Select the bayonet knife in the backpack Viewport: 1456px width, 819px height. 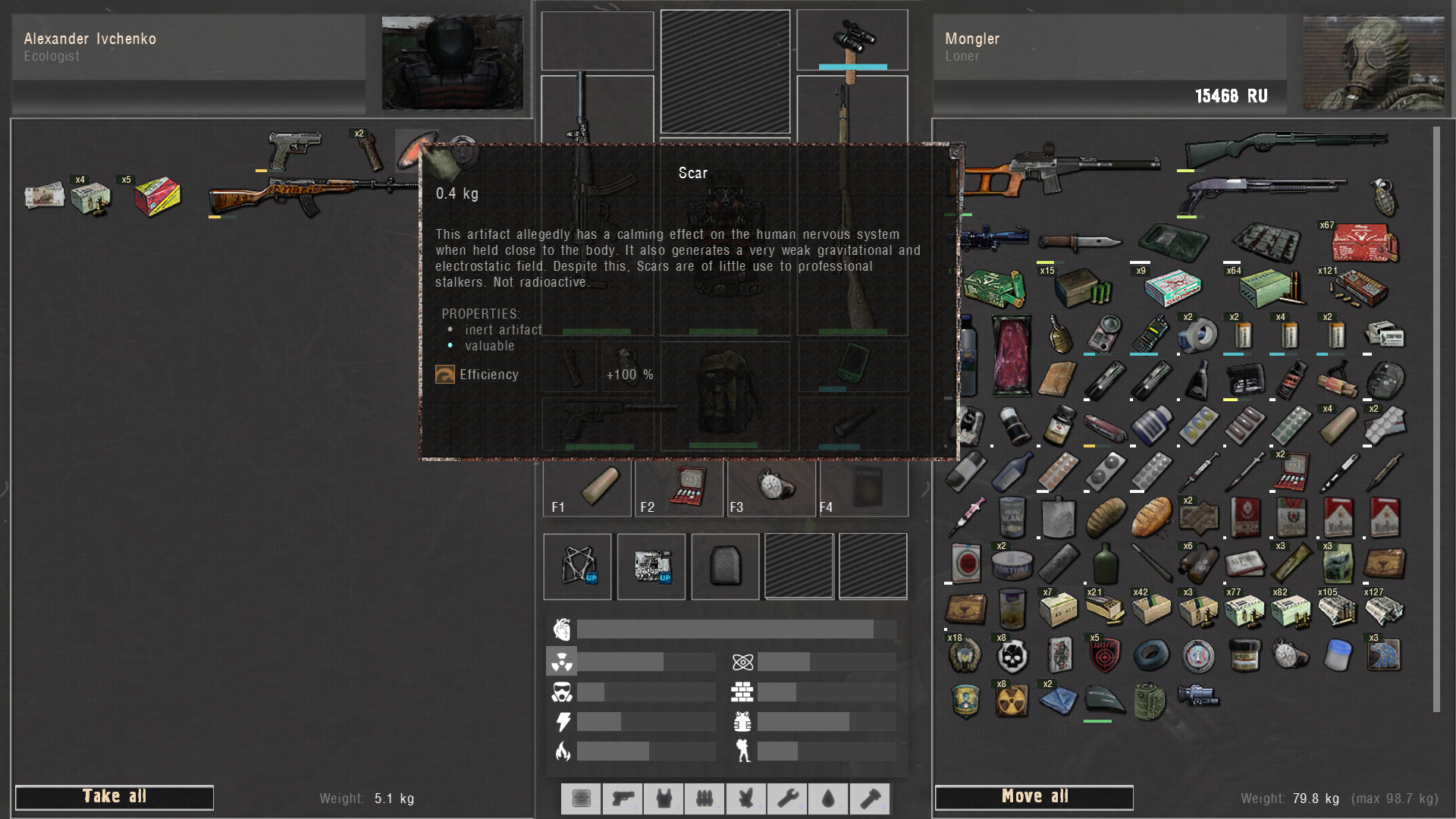pos(1078,242)
